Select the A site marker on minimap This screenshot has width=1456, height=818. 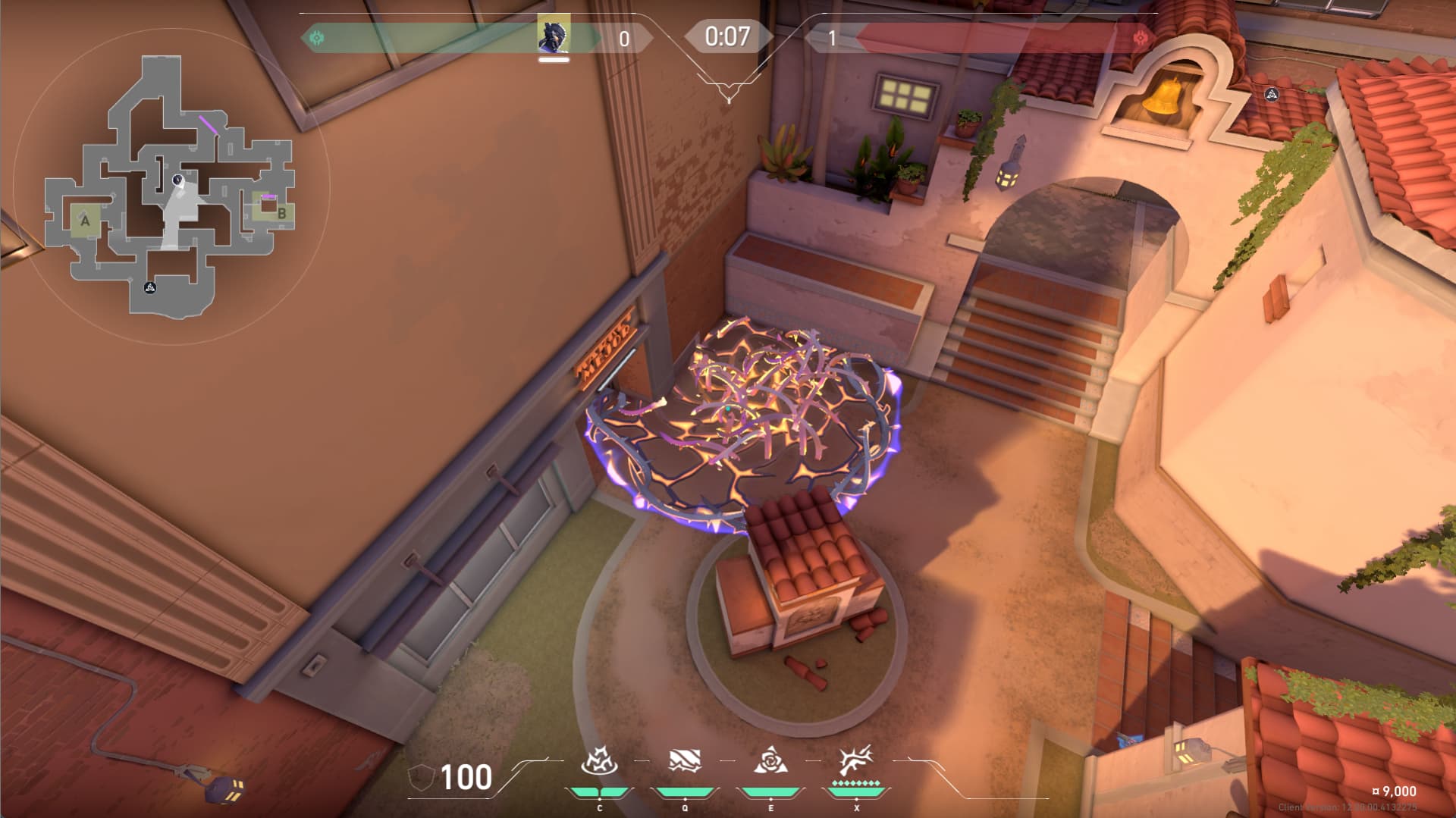(86, 221)
